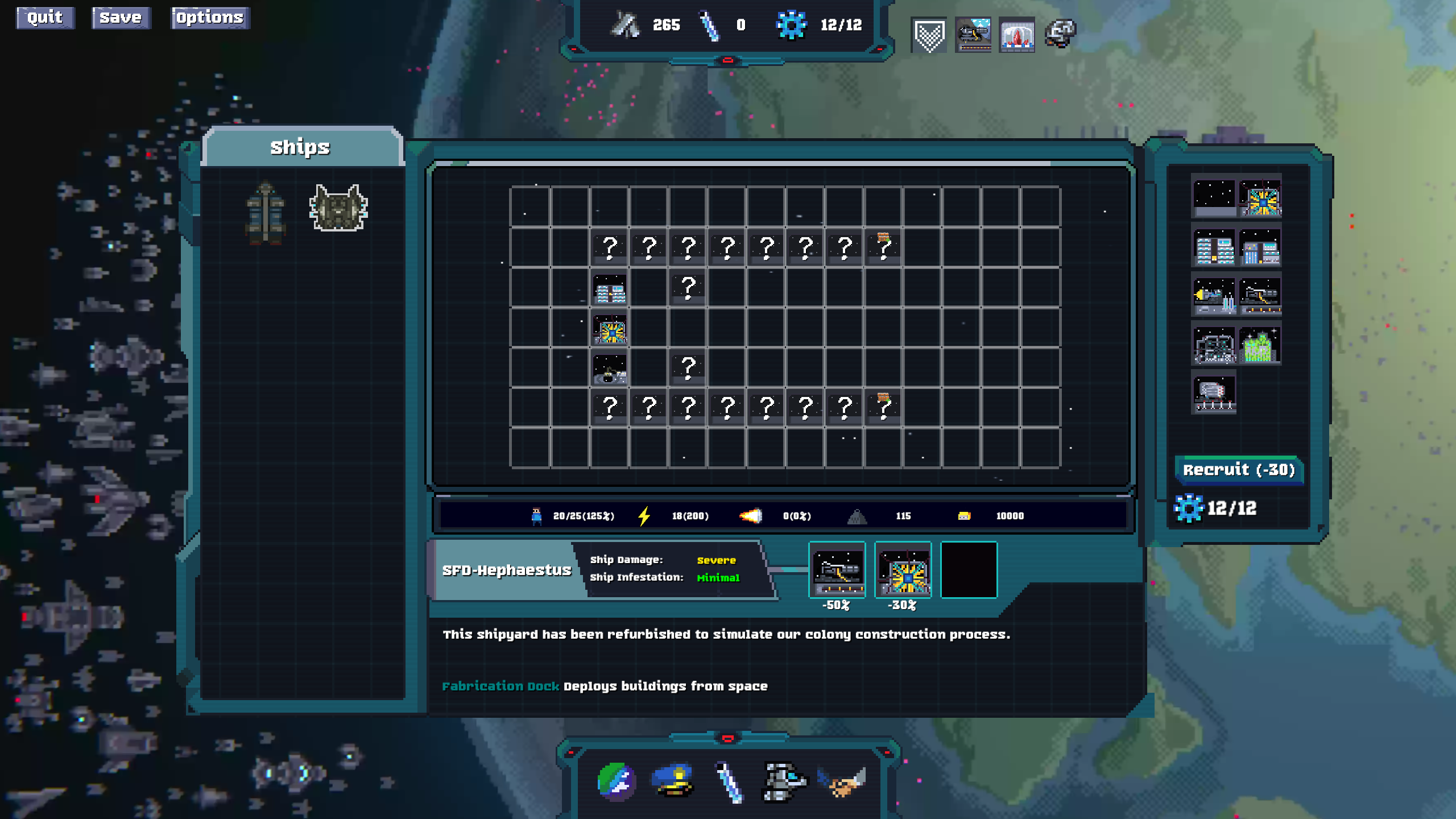Select the horned gray ship in Ships list
This screenshot has height=819, width=1456.
(338, 208)
